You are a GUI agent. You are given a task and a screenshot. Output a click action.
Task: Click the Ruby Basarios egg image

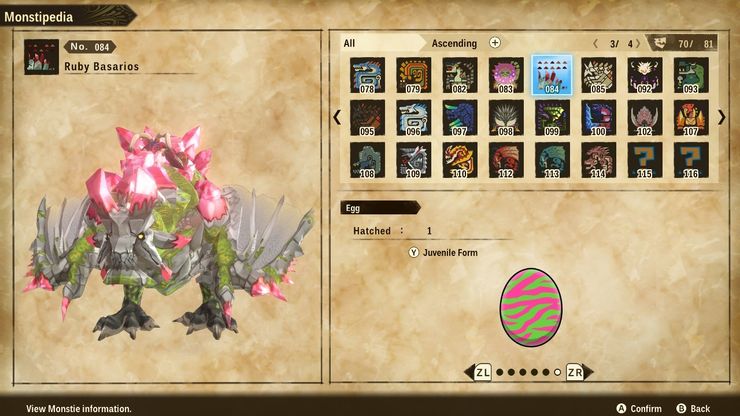click(x=530, y=307)
